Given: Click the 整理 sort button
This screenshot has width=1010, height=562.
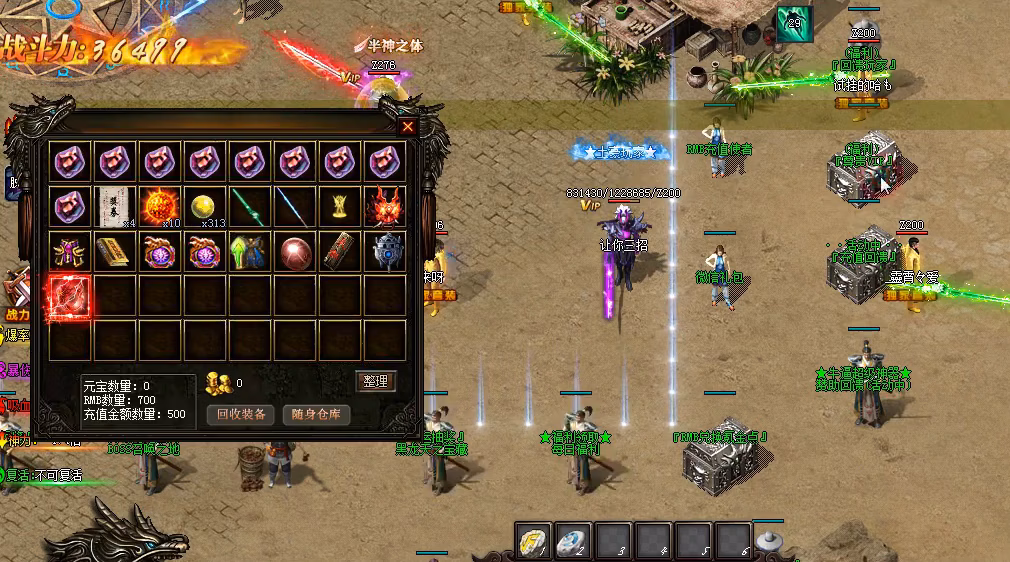Looking at the screenshot, I should pyautogui.click(x=376, y=381).
